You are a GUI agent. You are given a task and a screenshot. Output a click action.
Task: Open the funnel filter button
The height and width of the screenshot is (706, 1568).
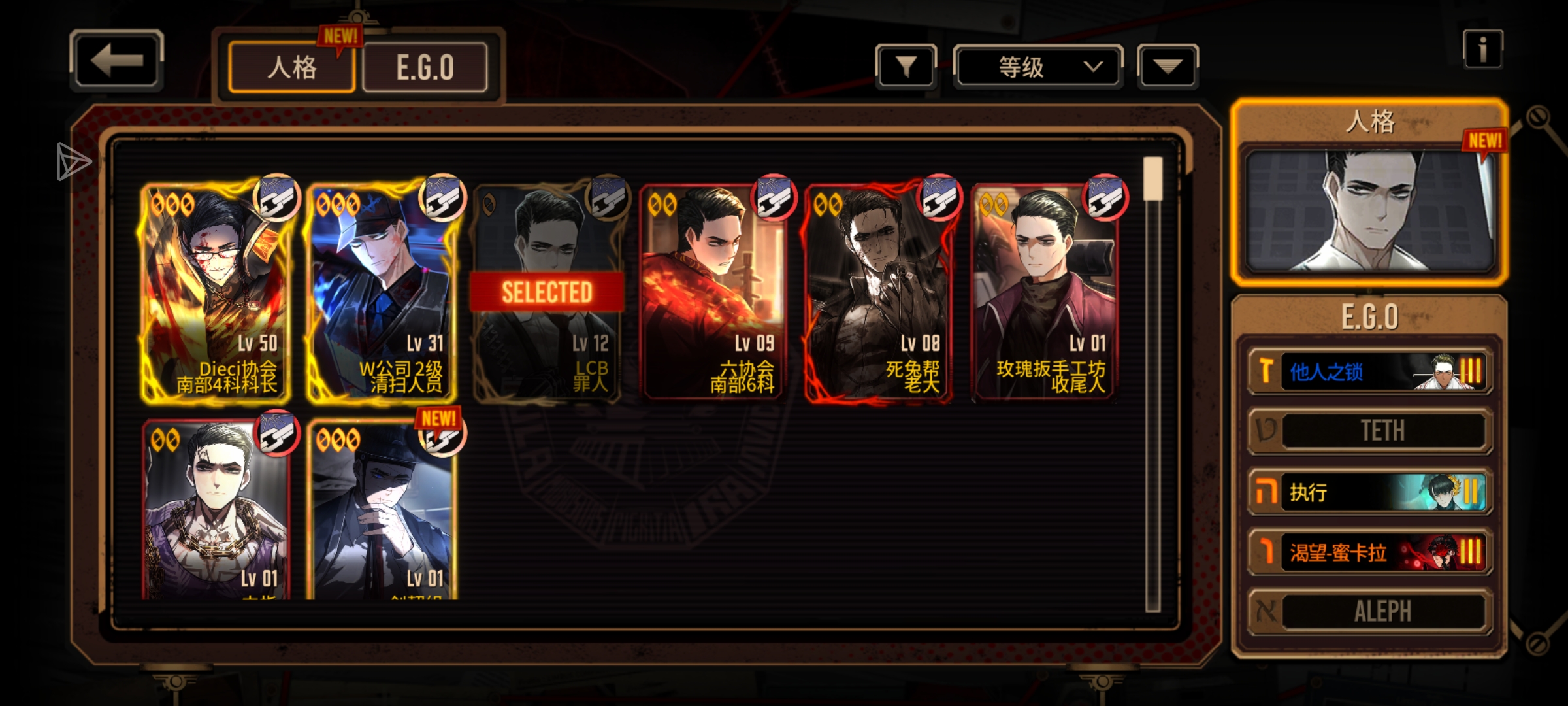coord(906,67)
